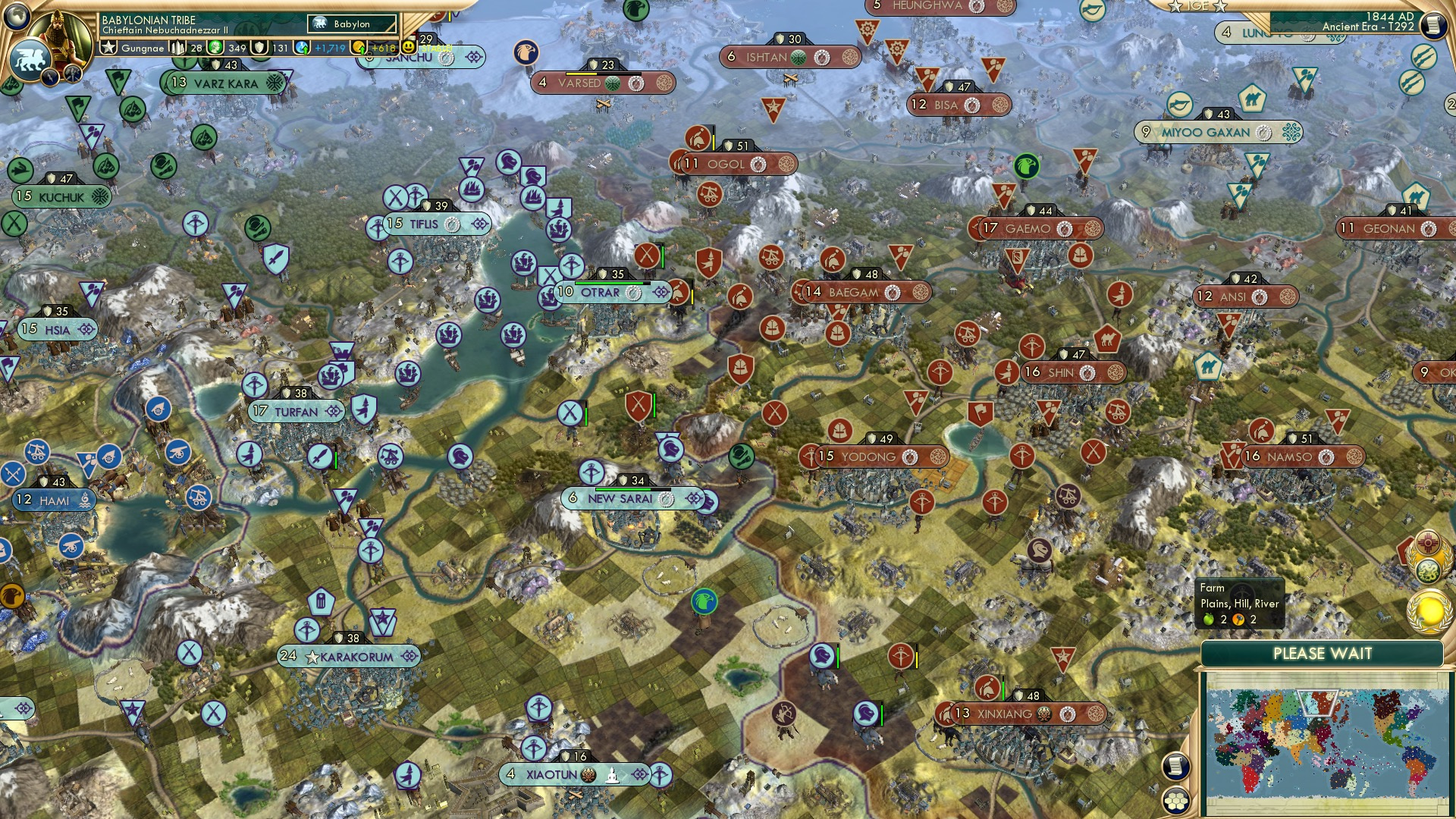Screen dimensions: 1456x819
Task: Click the happiness smiley icon showing 29
Action: point(409,47)
